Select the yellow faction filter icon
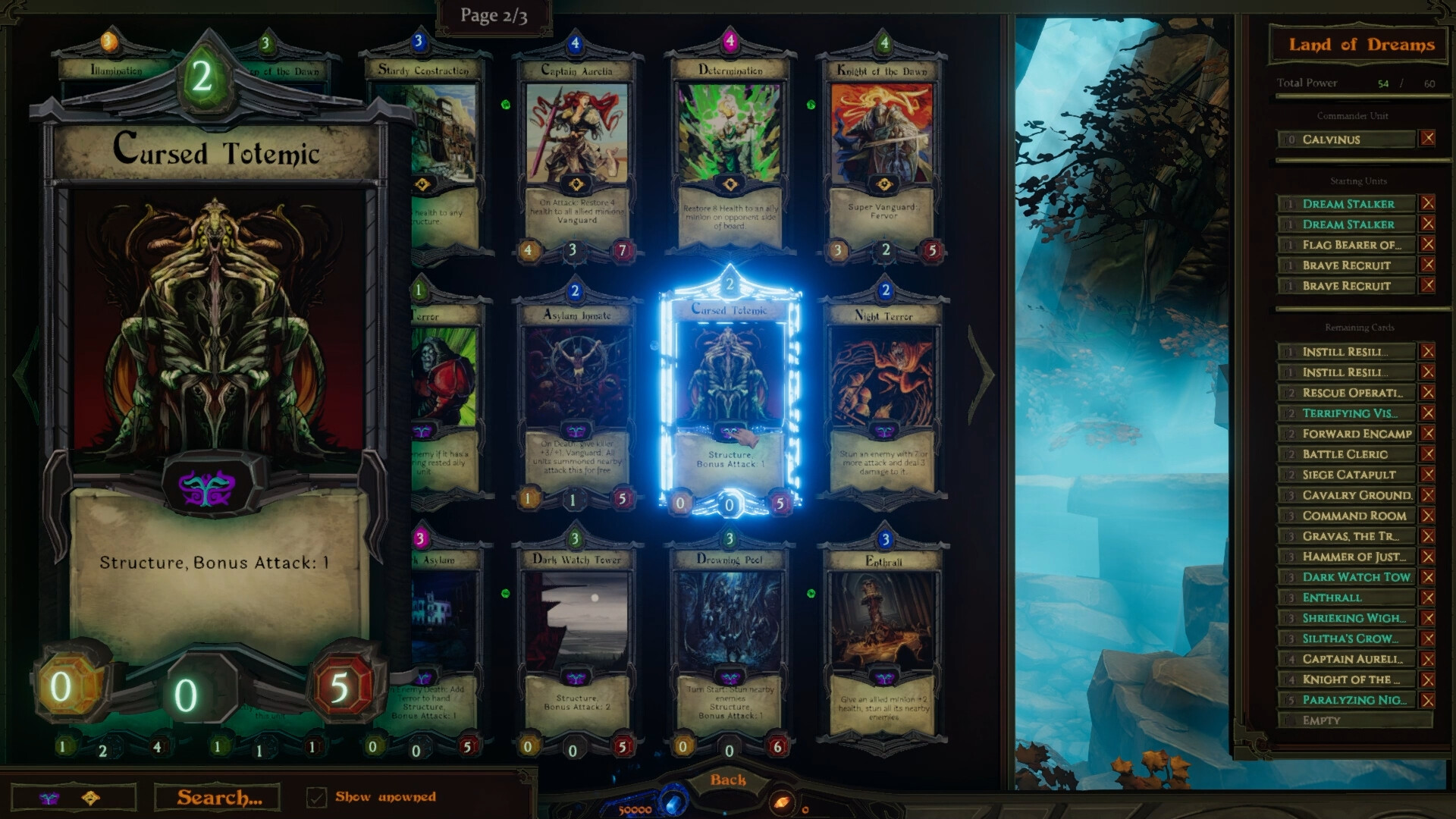1456x819 pixels. click(x=89, y=798)
